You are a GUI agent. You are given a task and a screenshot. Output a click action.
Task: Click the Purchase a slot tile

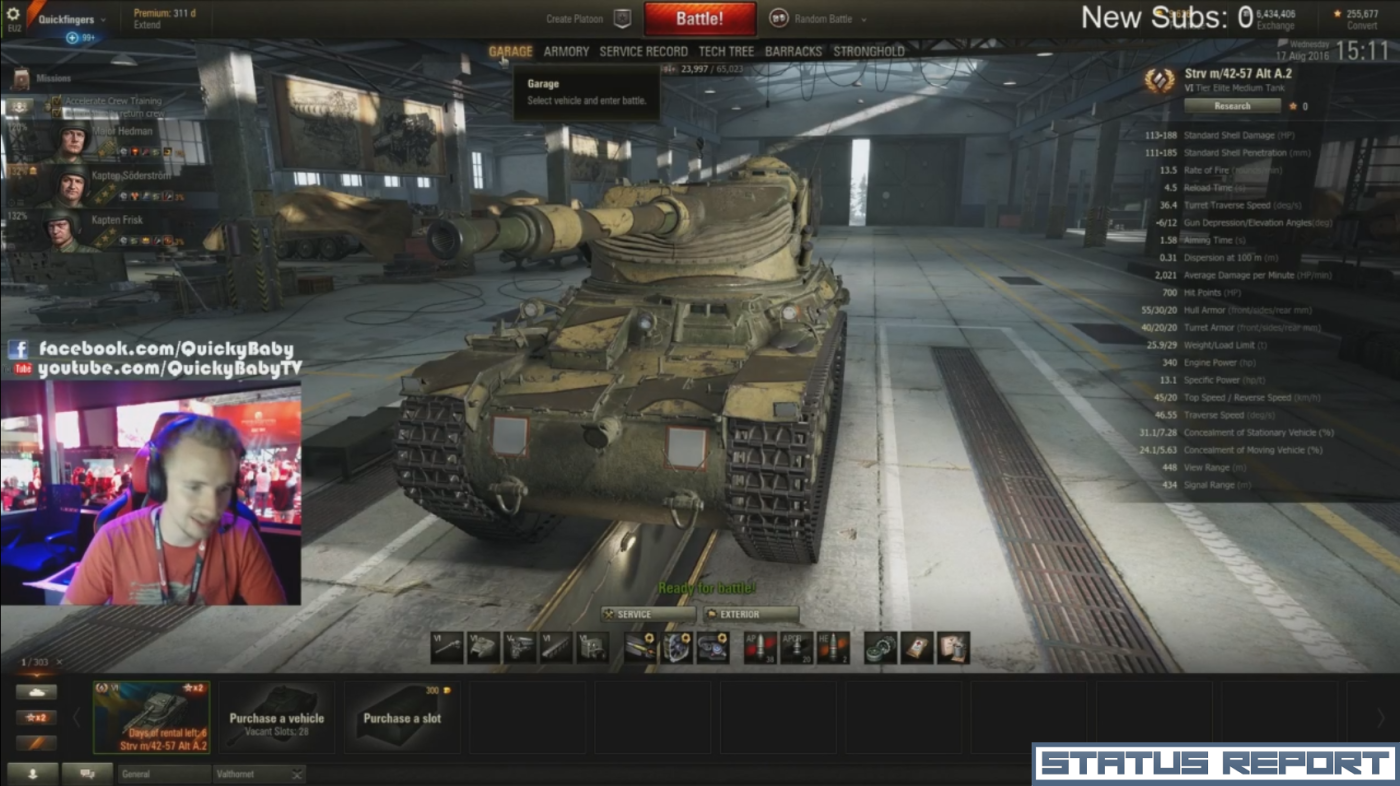[402, 718]
